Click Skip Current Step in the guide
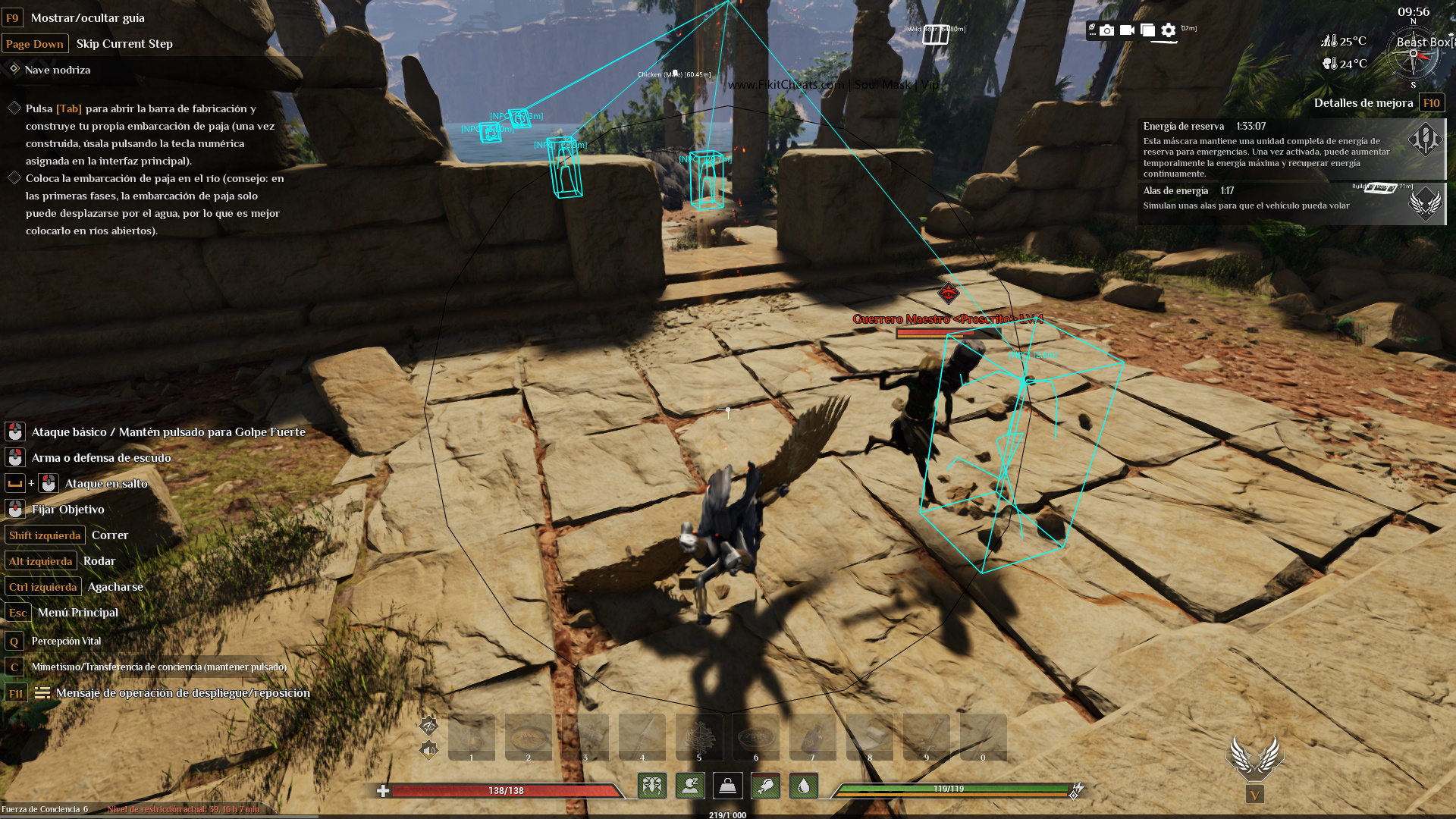This screenshot has width=1456, height=819. tap(124, 43)
